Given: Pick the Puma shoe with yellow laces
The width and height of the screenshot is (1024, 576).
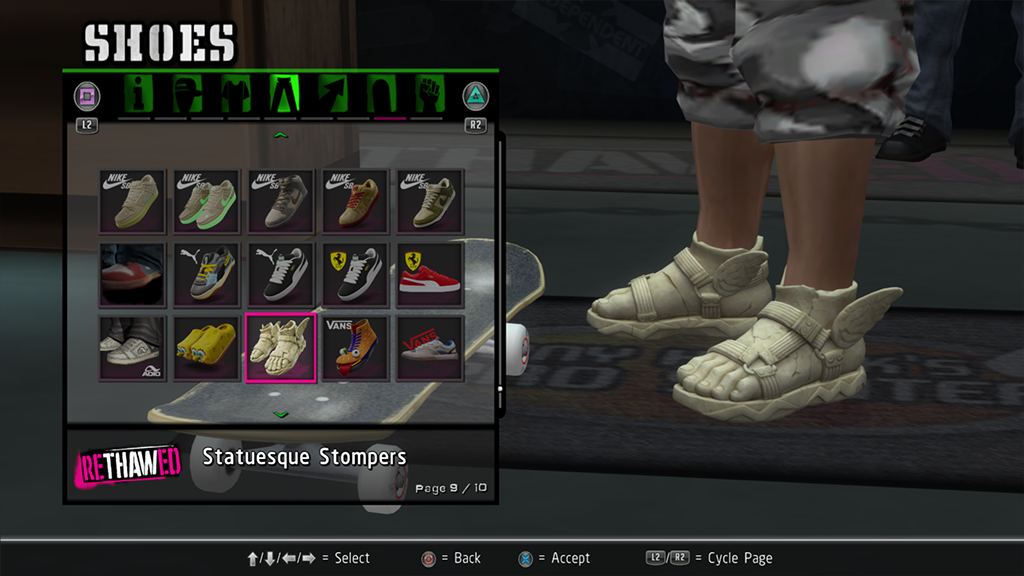Looking at the screenshot, I should coord(206,275).
